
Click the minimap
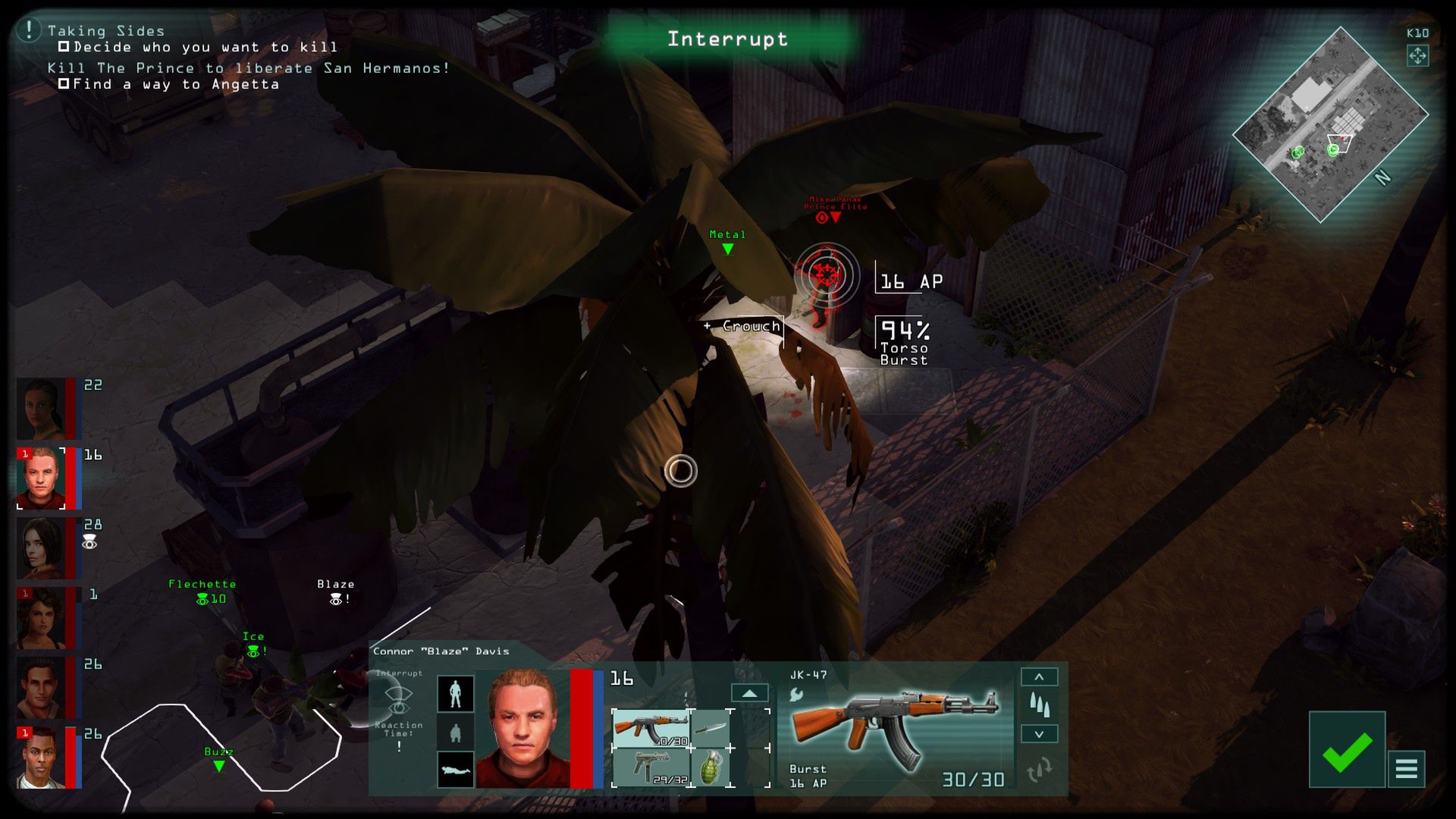1330,124
